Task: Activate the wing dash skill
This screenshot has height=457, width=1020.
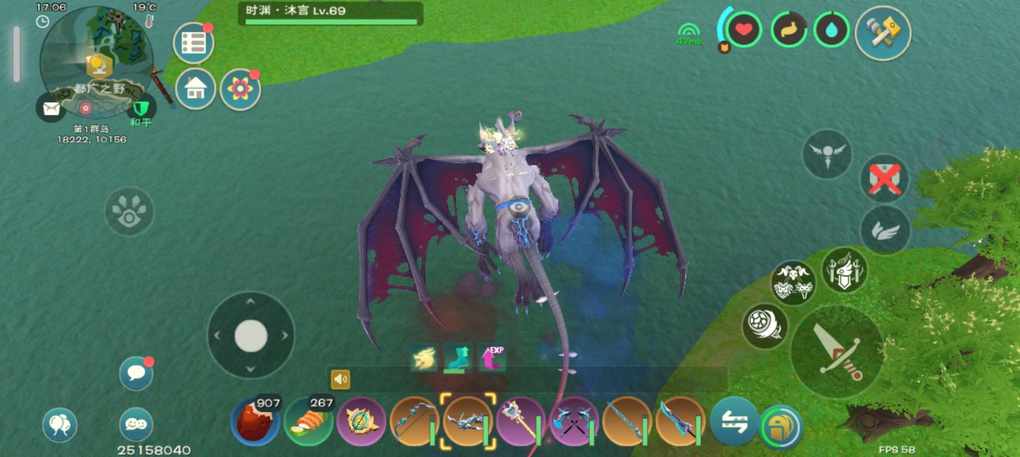Action: 885,230
